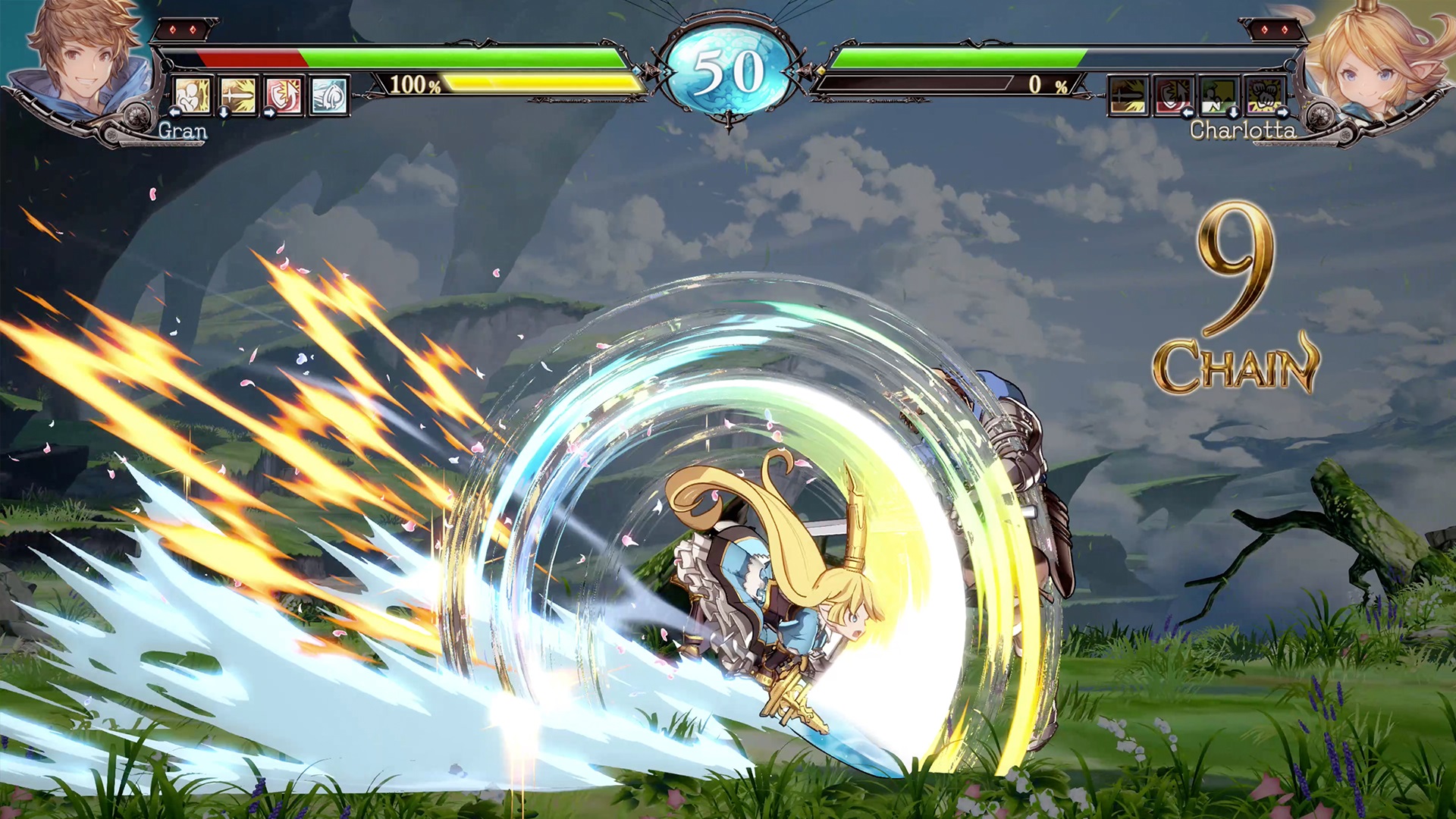
Task: Choose Charlotta's flurry of fists skill
Action: [x=1264, y=96]
